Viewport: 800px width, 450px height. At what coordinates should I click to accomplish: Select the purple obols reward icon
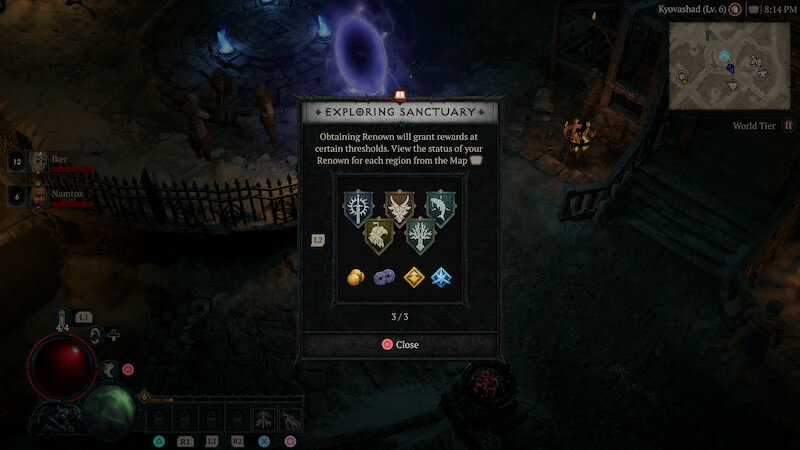[x=384, y=277]
